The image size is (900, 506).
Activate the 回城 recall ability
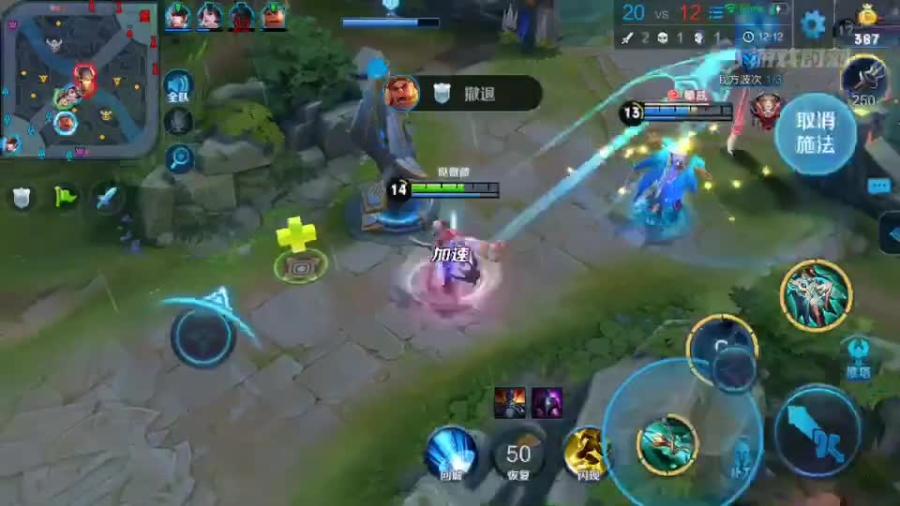450,451
